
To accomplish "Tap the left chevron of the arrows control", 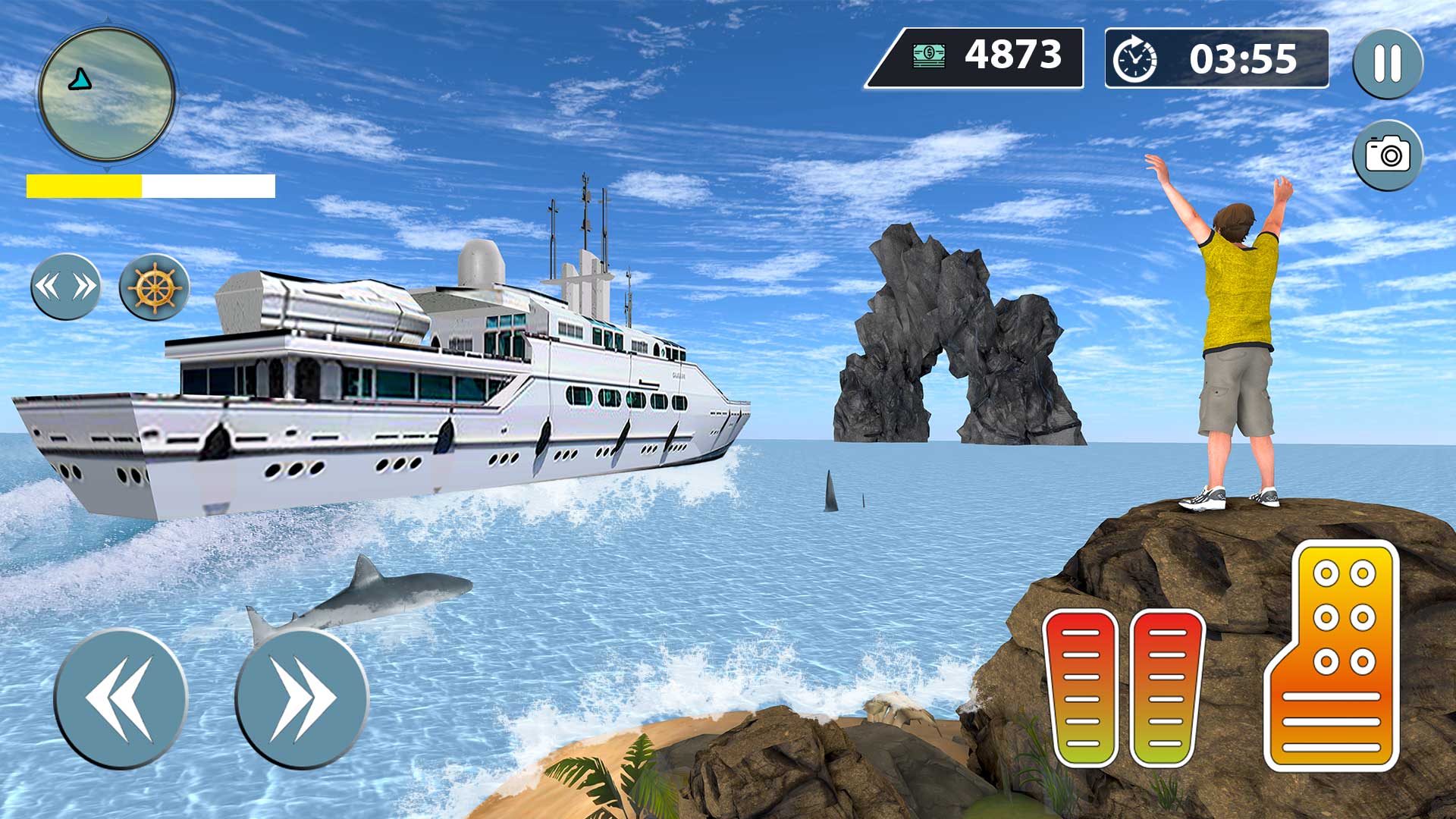I will [47, 287].
